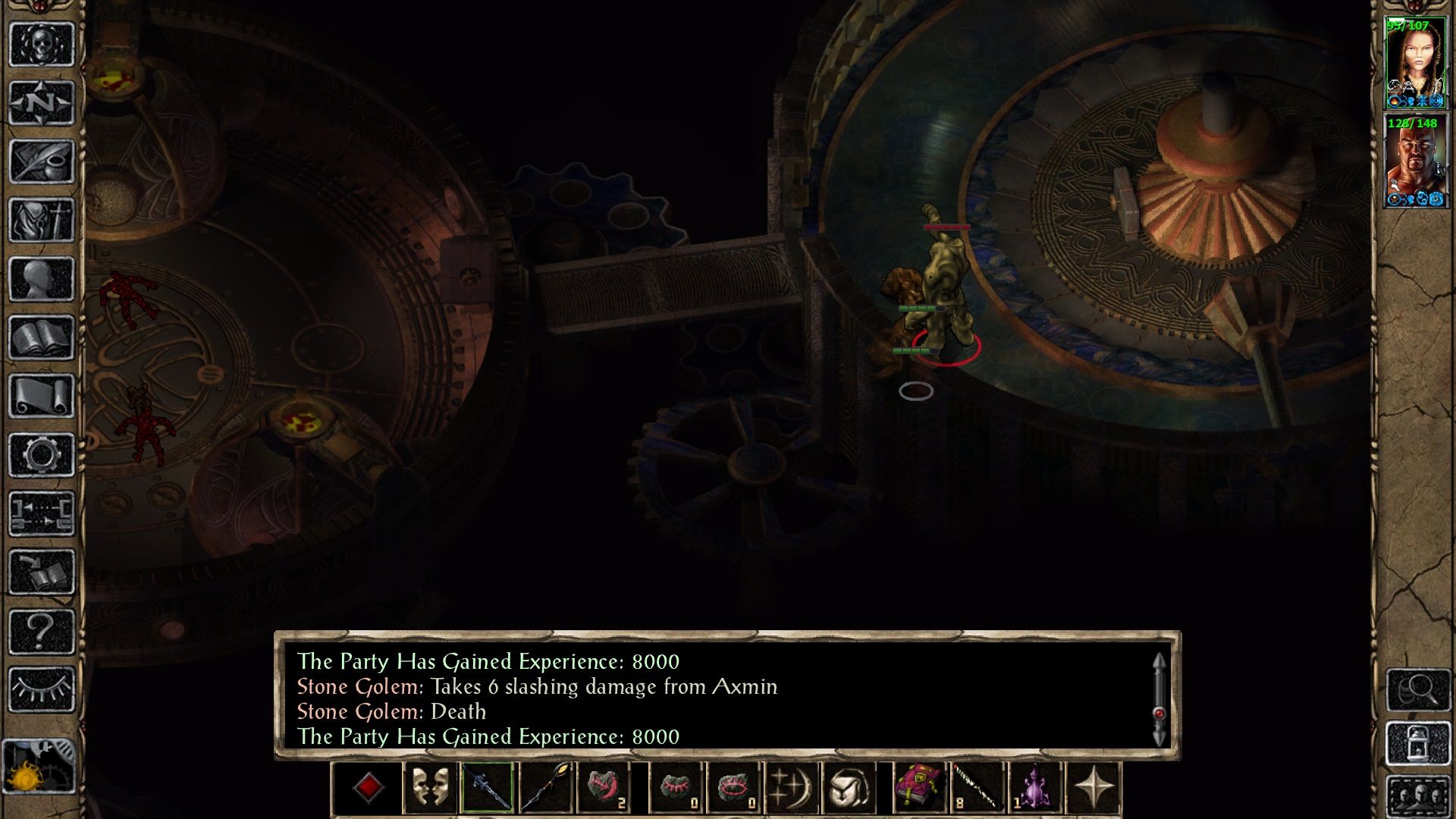The image size is (1456, 819).
Task: Click the magnifying glass button
Action: 1418,689
